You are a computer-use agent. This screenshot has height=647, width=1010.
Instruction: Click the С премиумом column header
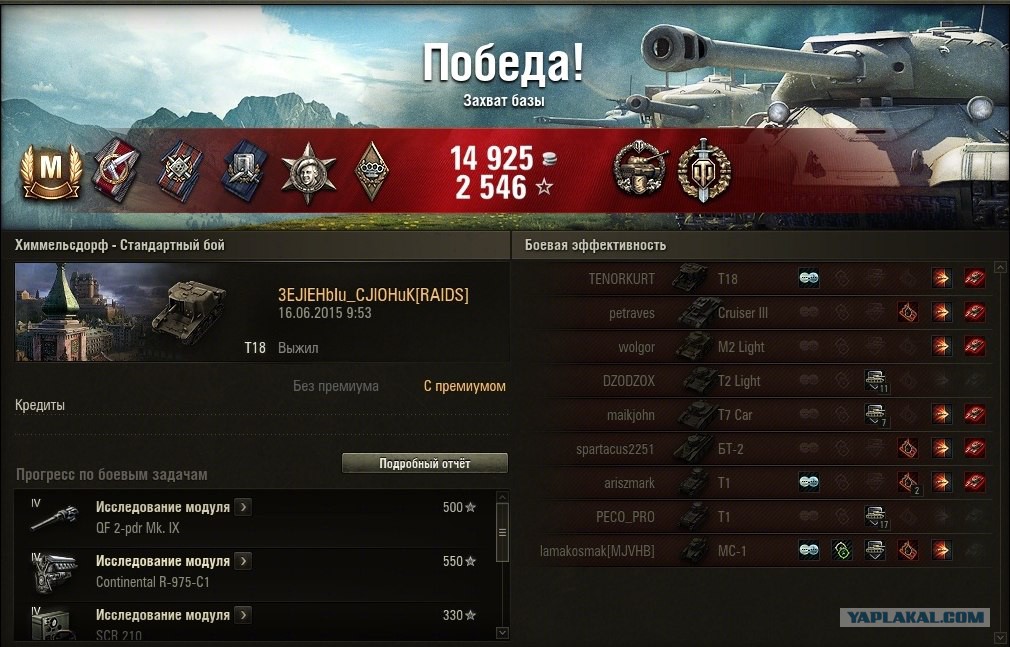[x=464, y=386]
